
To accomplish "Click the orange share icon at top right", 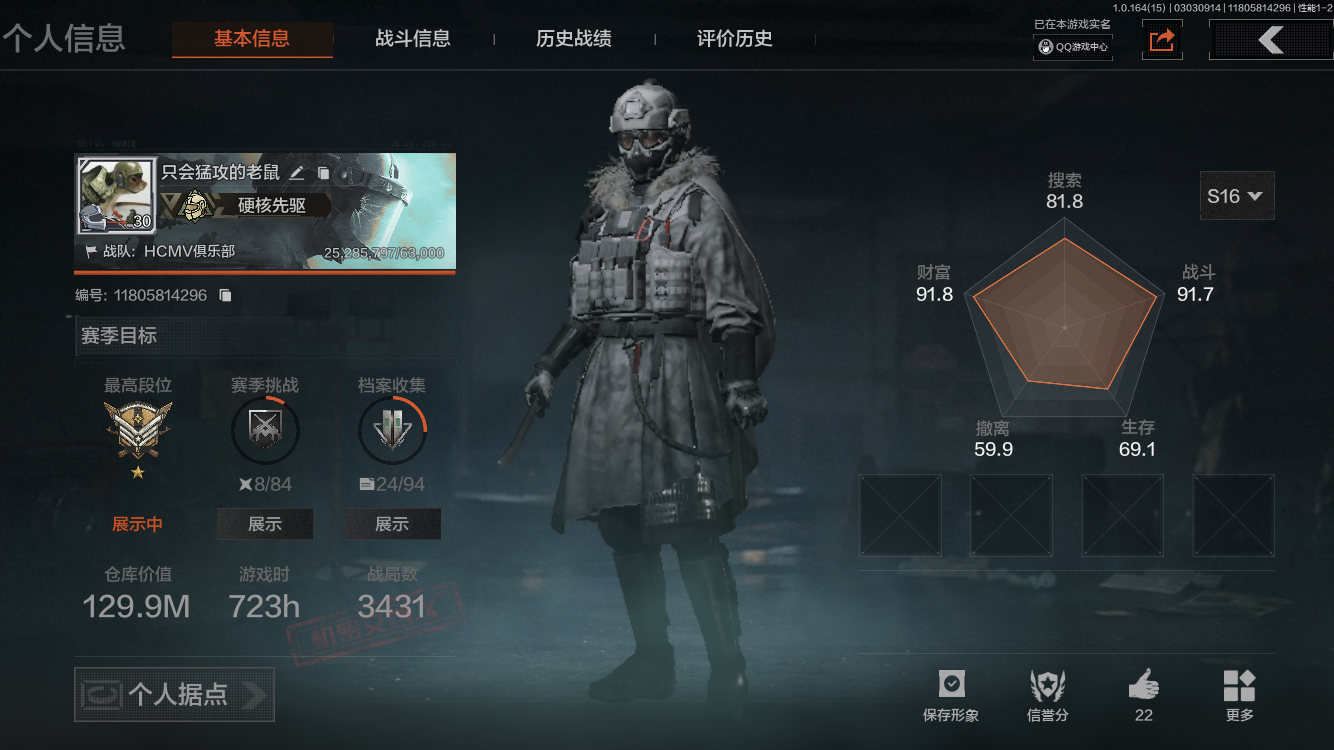I will (1161, 40).
